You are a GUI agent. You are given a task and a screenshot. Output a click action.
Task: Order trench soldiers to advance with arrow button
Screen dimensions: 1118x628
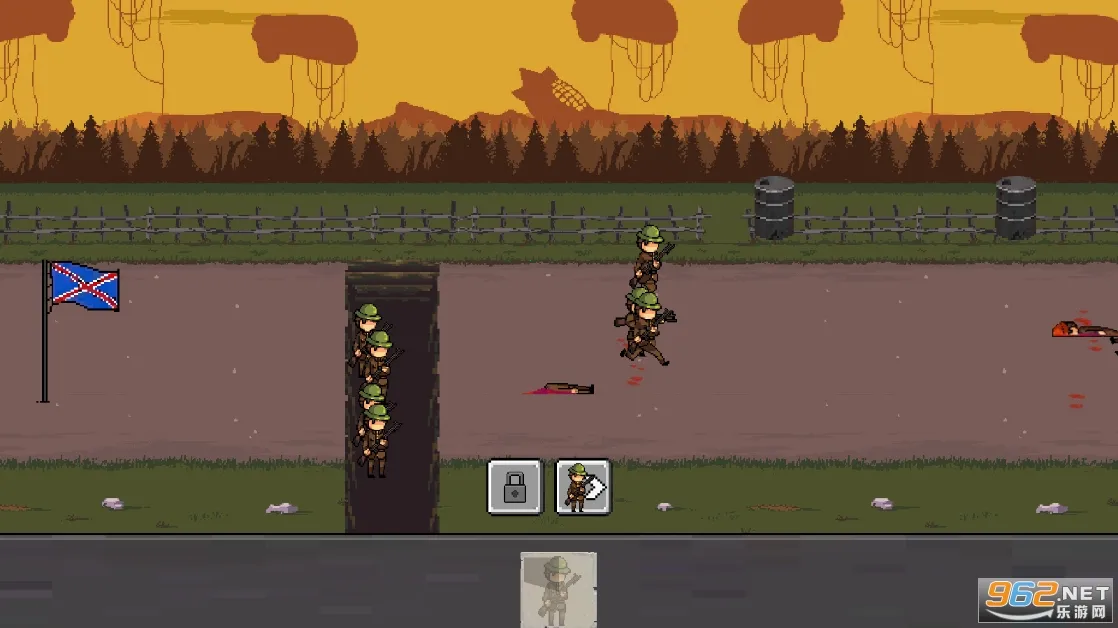pos(583,487)
